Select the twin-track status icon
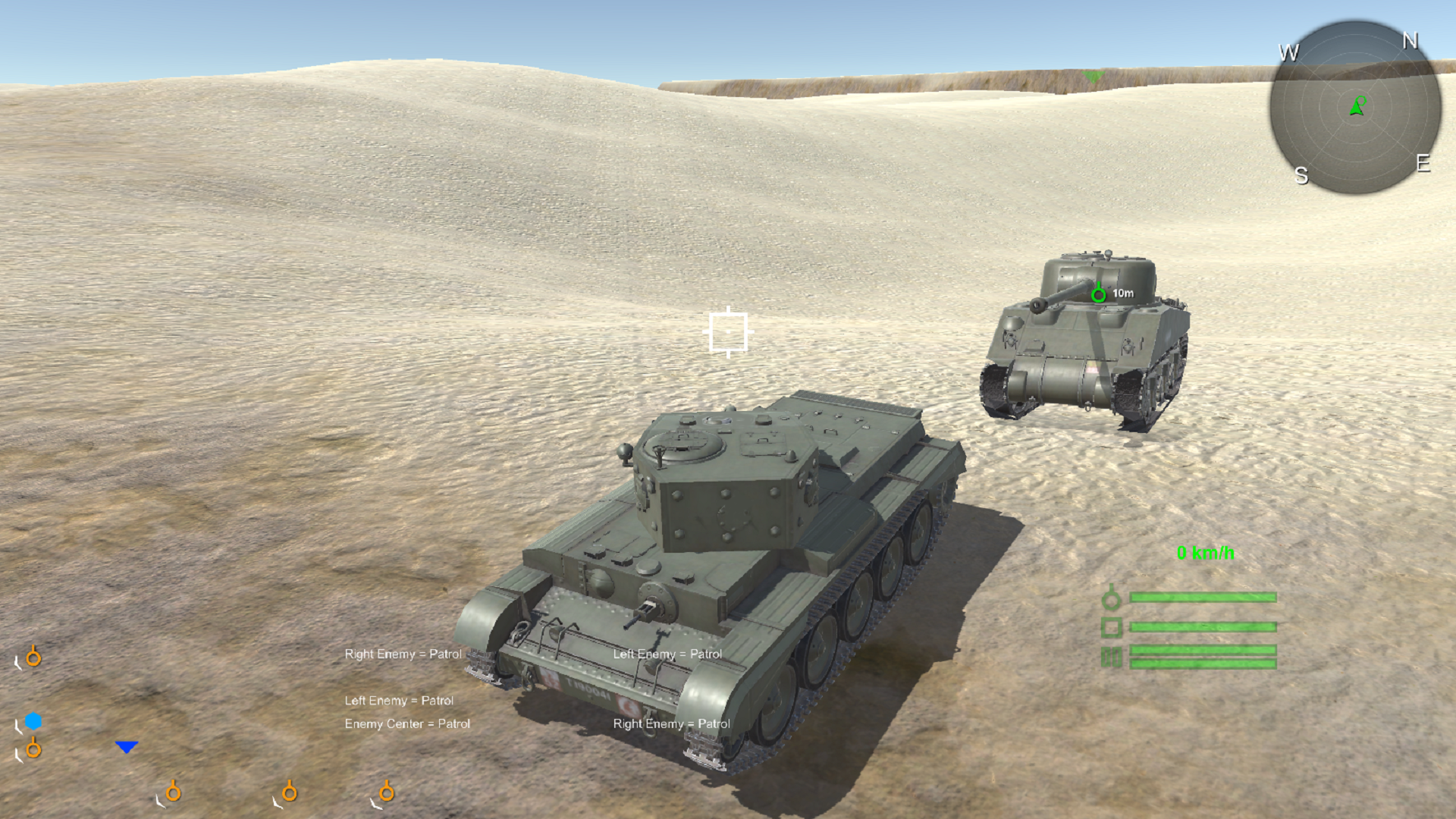This screenshot has width=1456, height=819. (1112, 657)
